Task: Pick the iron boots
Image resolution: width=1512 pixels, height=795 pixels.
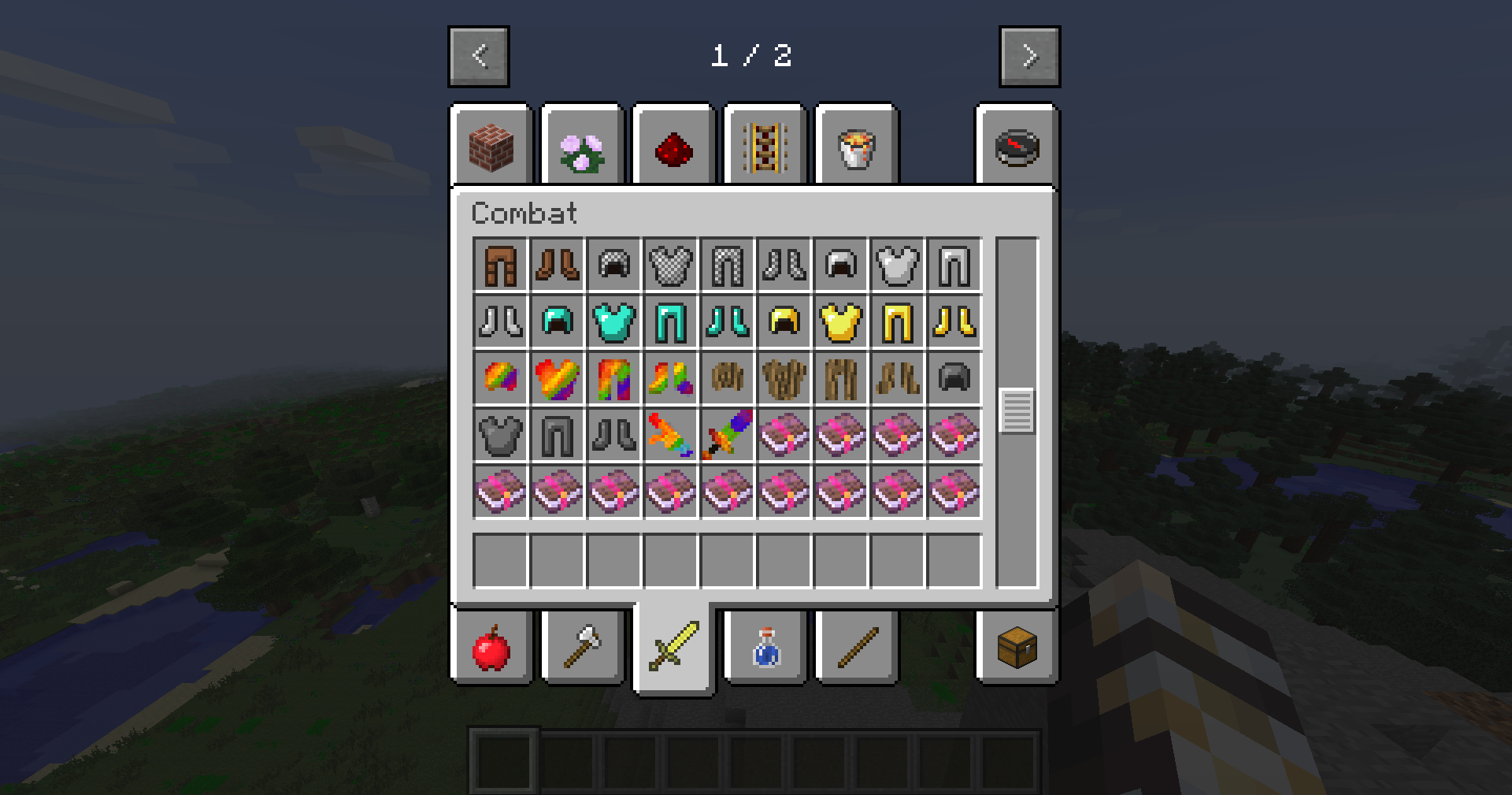Action: pos(500,321)
